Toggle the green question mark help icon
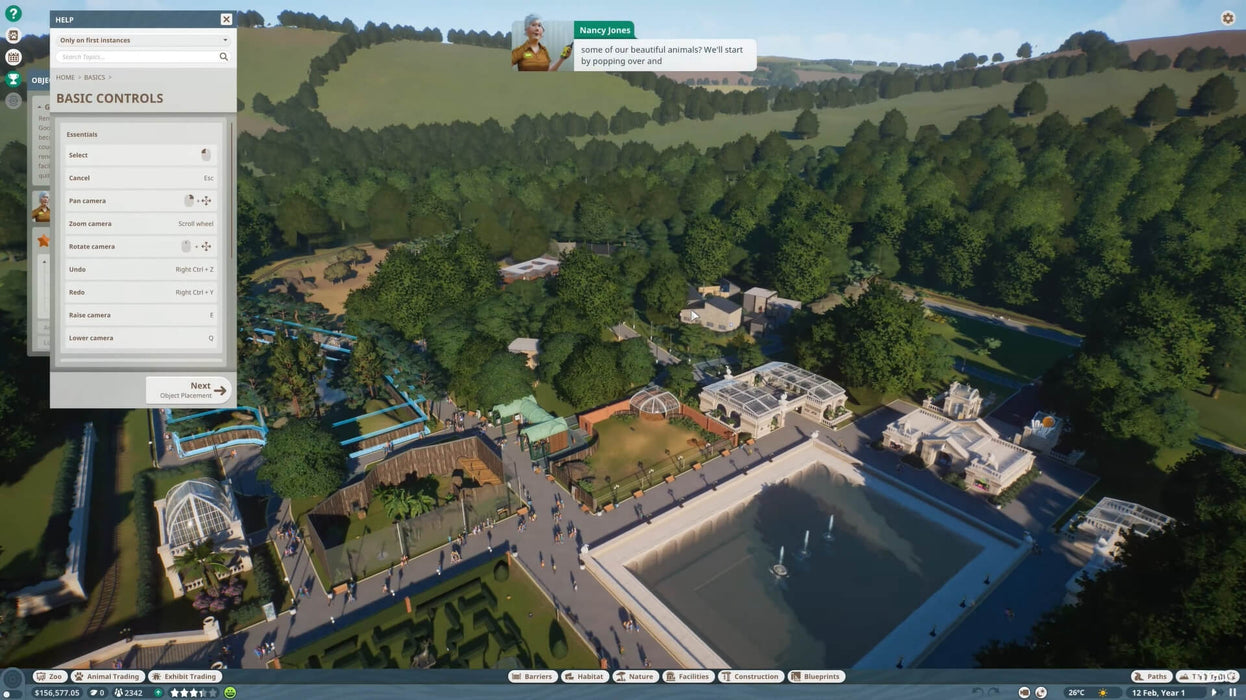Image resolution: width=1246 pixels, height=700 pixels. (x=13, y=14)
